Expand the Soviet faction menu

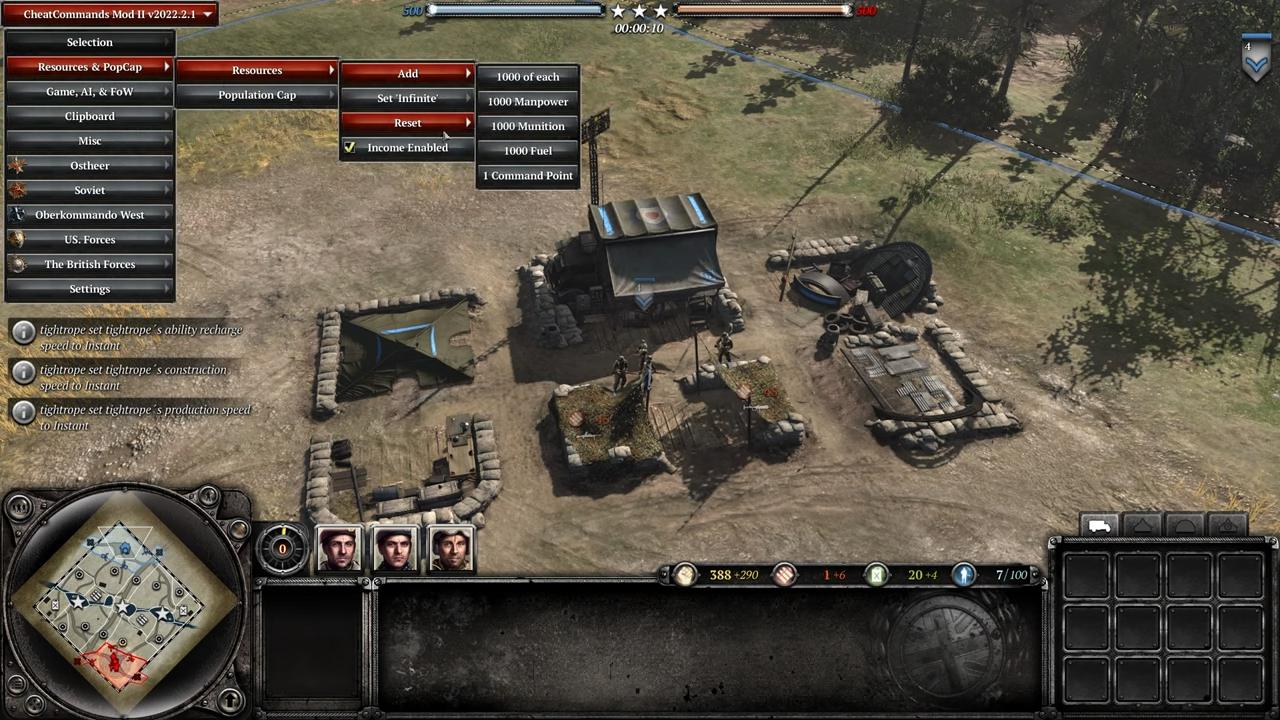(x=90, y=191)
